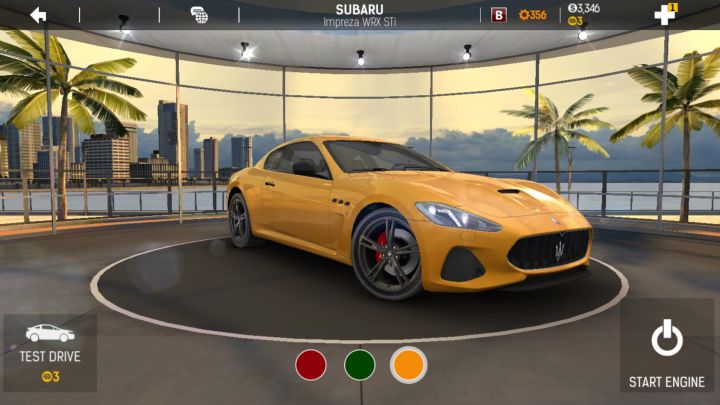Click the red B class badge

499,15
